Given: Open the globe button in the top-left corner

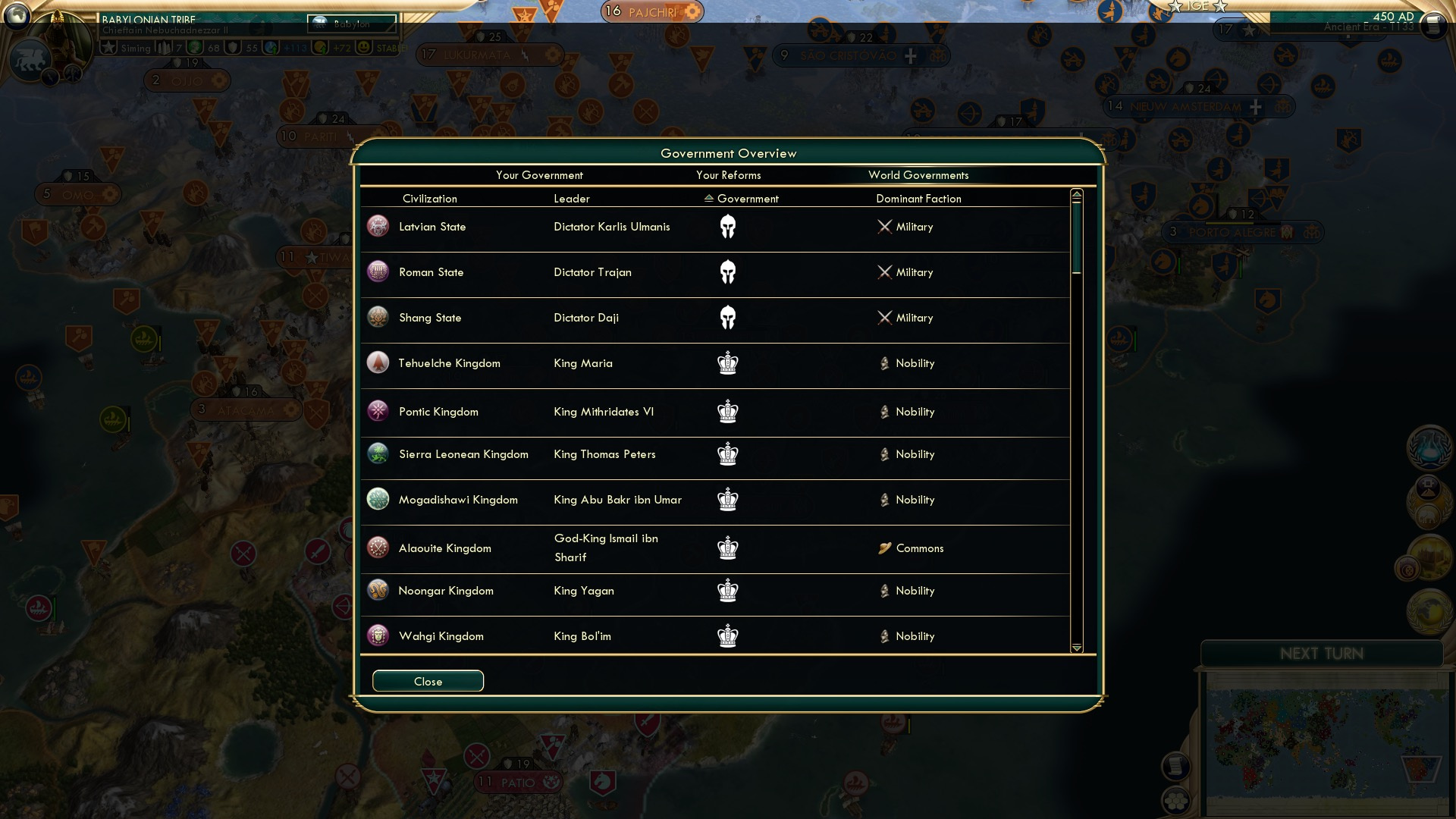Looking at the screenshot, I should coord(17,14).
